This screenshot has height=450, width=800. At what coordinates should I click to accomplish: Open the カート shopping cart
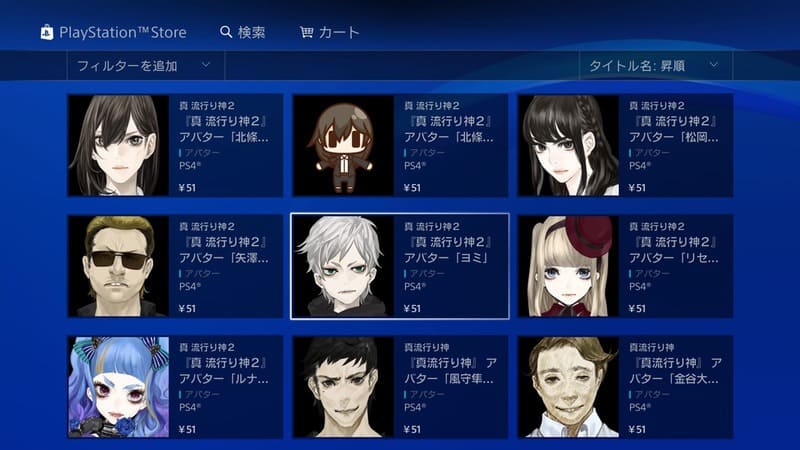(330, 32)
